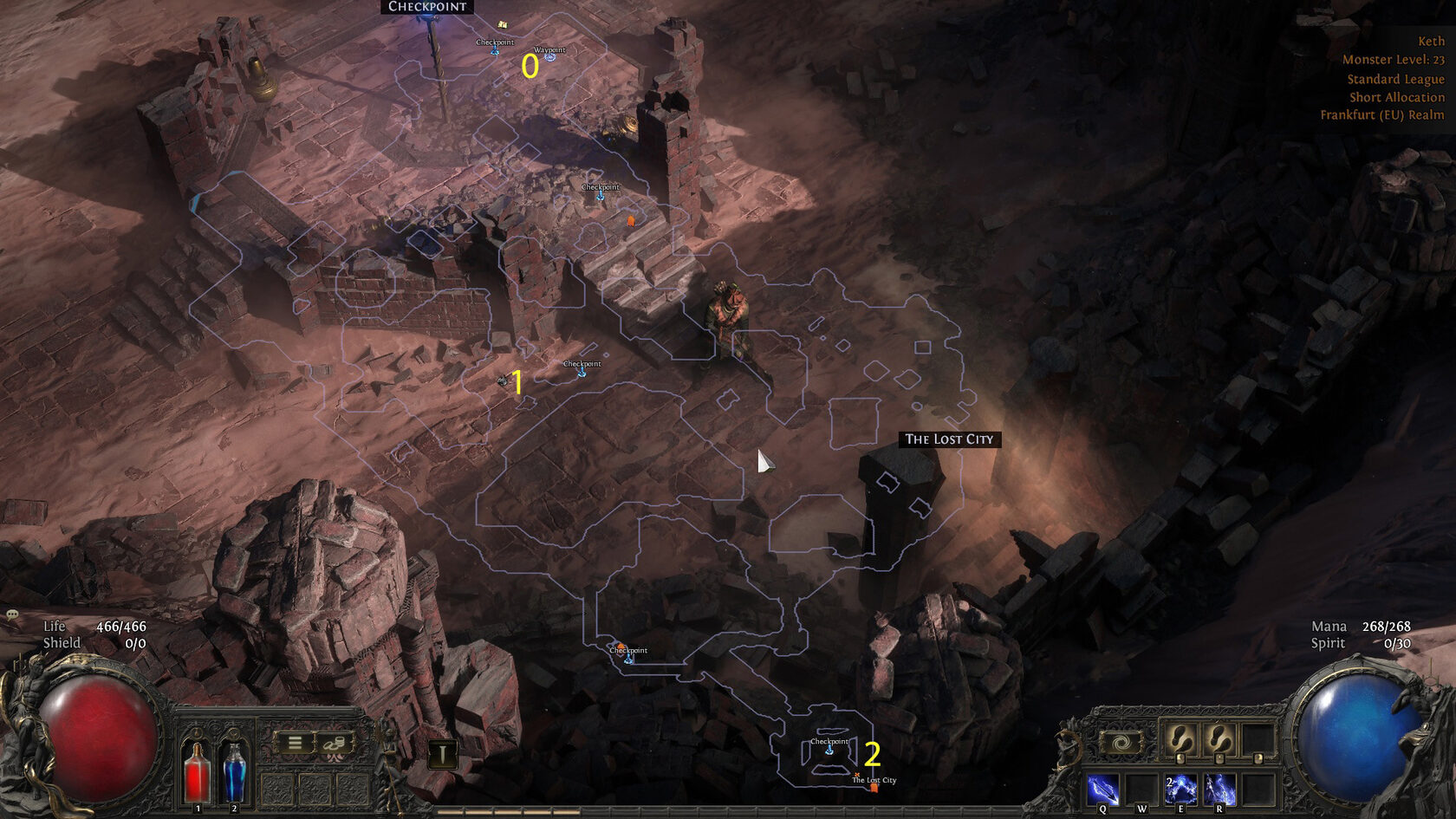Trigger the lightning skill bound to R
The height and width of the screenshot is (819, 1456).
[1219, 790]
